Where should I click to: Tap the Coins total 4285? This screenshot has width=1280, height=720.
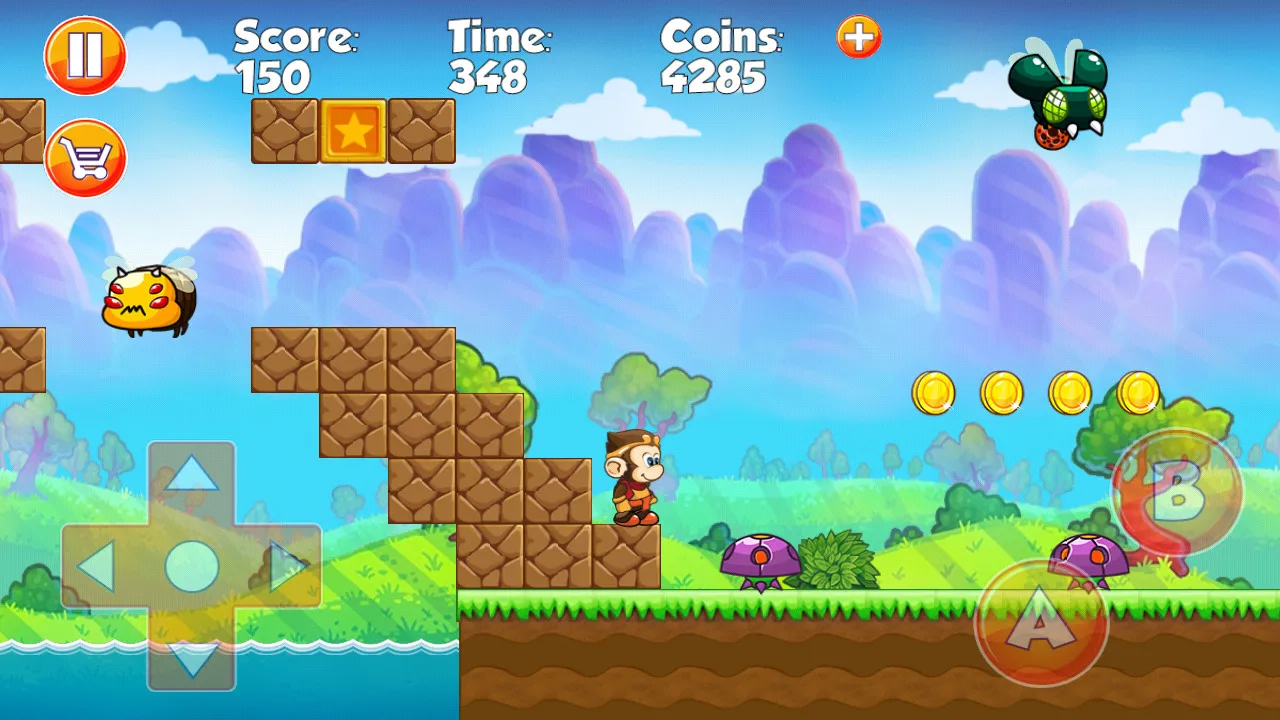(x=716, y=77)
